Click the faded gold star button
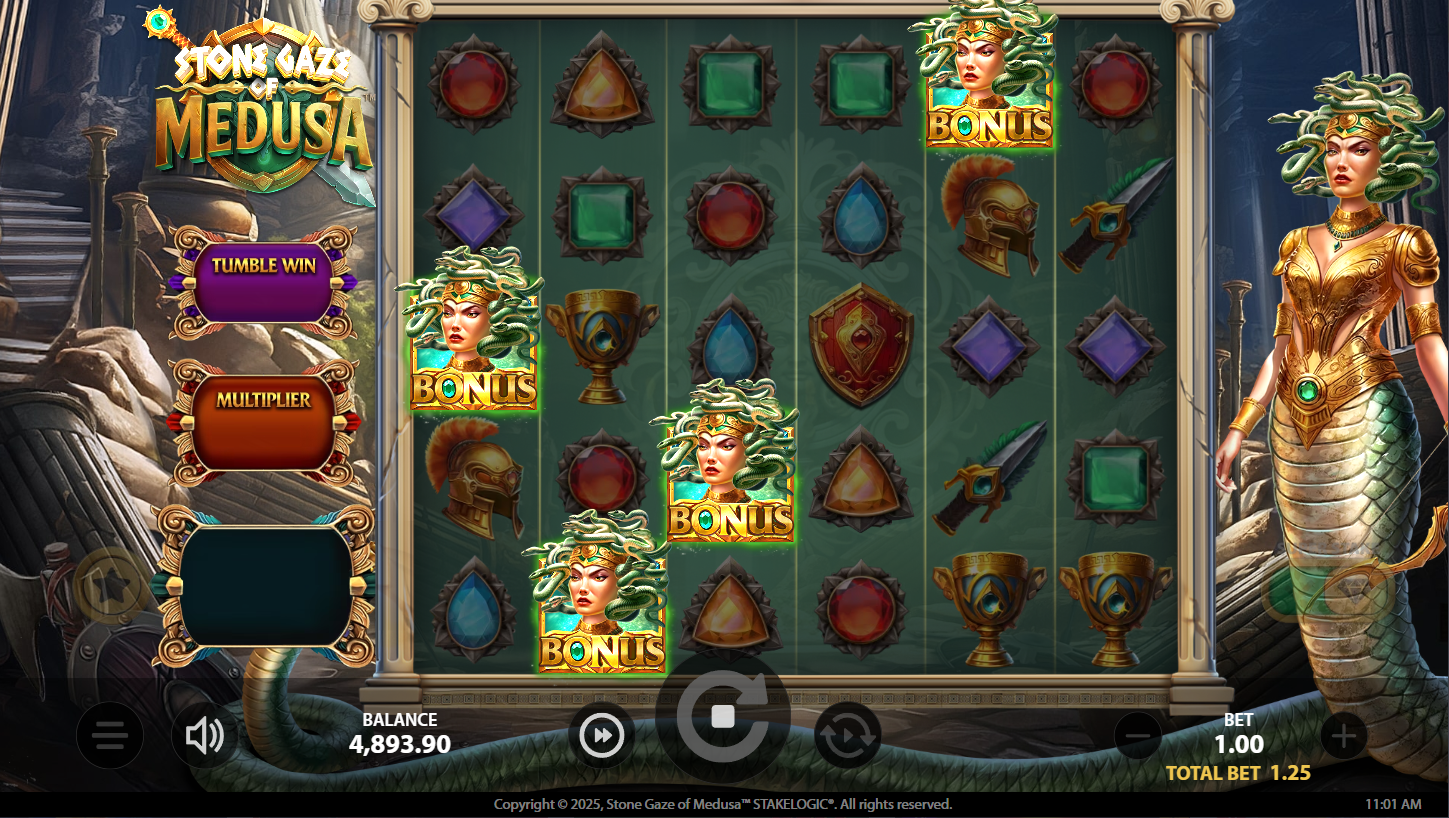Viewport: 1449px width, 818px height. [x=110, y=587]
